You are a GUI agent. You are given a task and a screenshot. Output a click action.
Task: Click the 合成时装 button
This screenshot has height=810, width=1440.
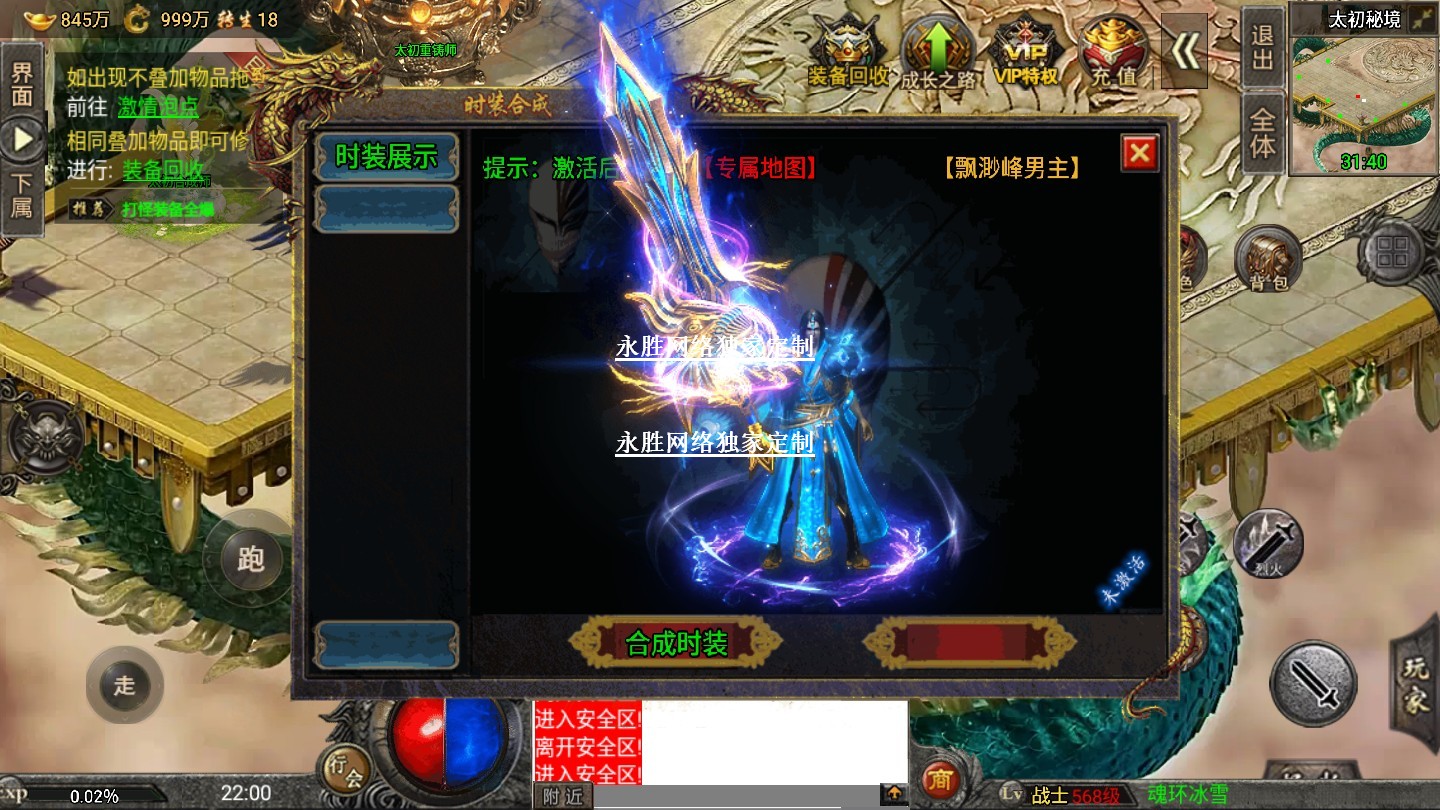676,643
